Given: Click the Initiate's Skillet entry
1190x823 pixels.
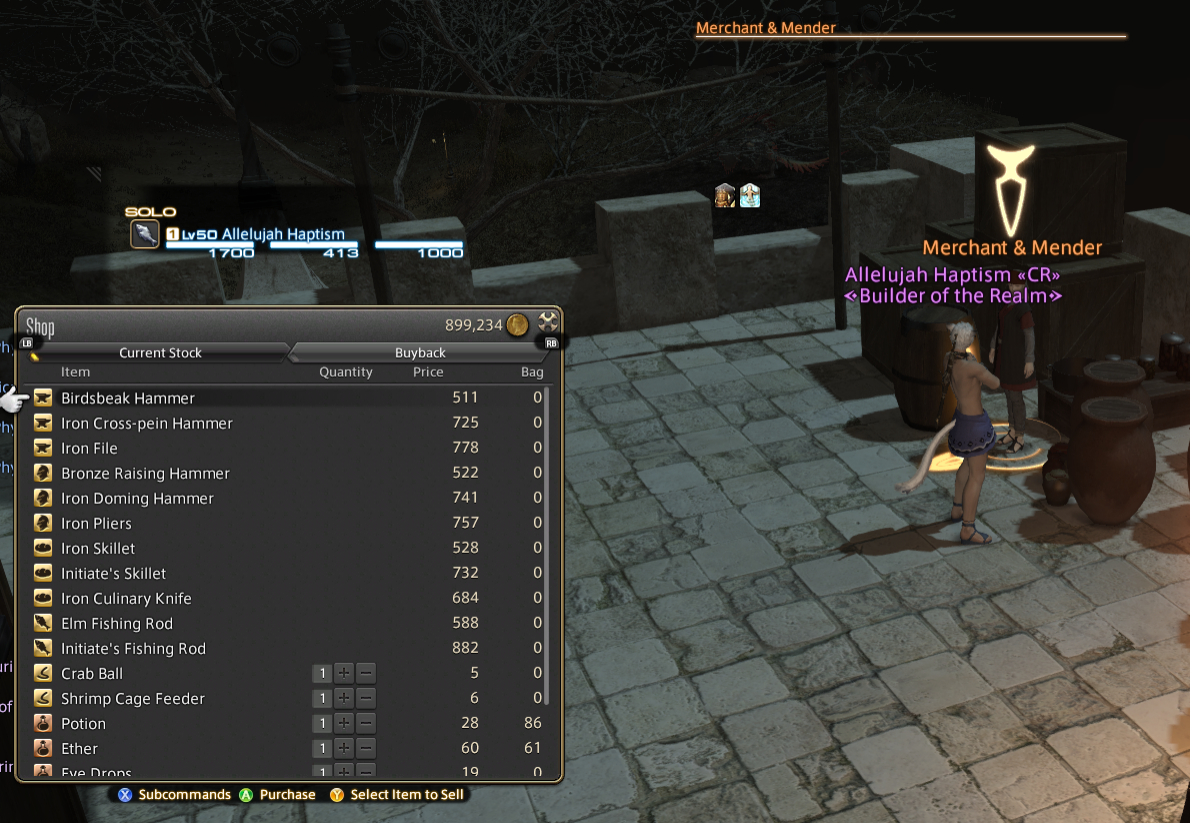Looking at the screenshot, I should click(113, 573).
